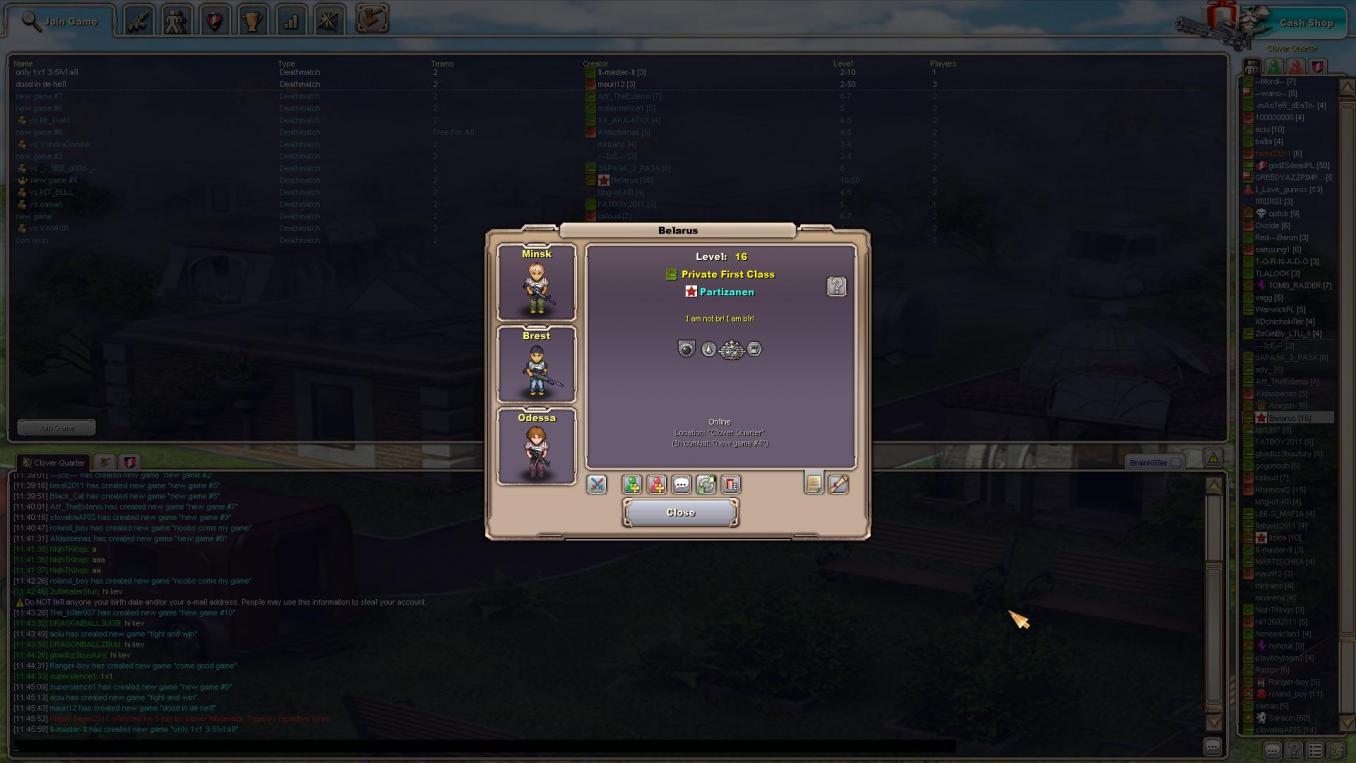Open the pencil edit tab
Viewport: 1356px width, 763px height.
[x=839, y=484]
